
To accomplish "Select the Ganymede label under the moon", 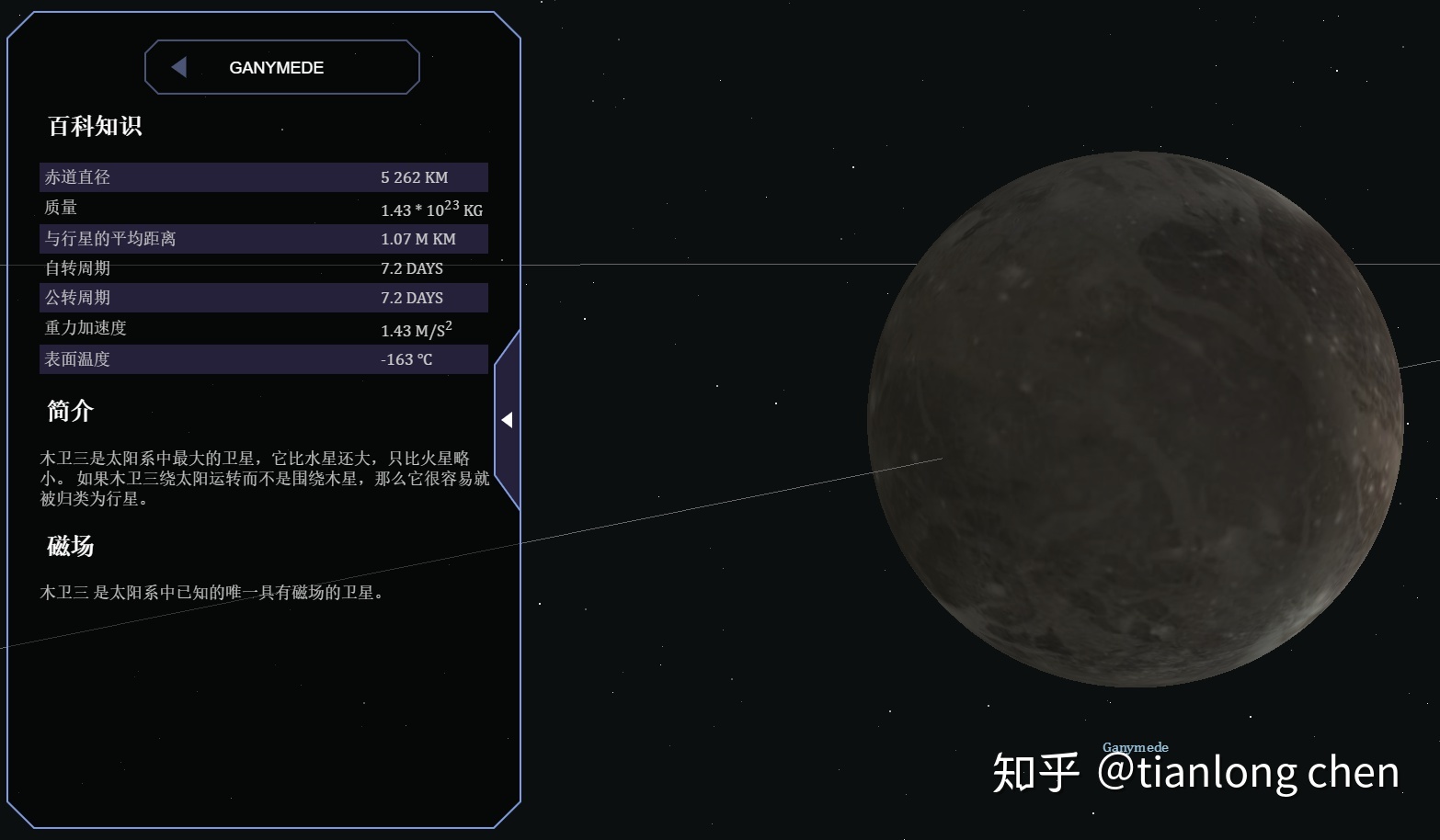I will click(1135, 747).
